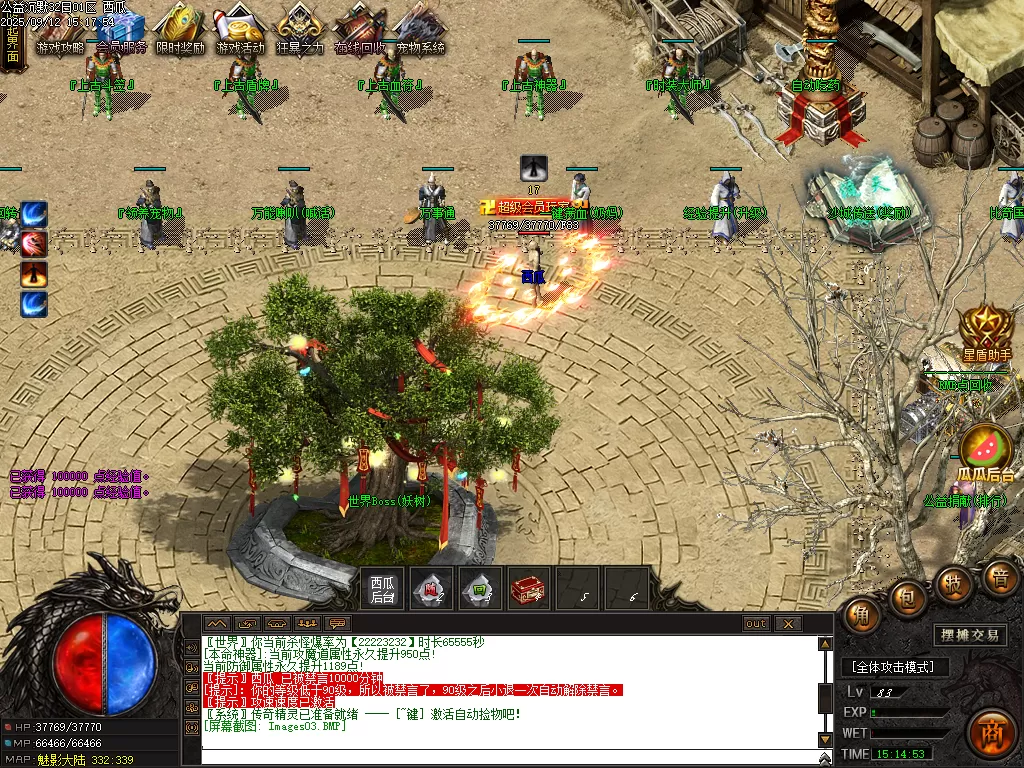Open the 会员服务 membership gift box
Image resolution: width=1024 pixels, height=768 pixels.
point(121,28)
